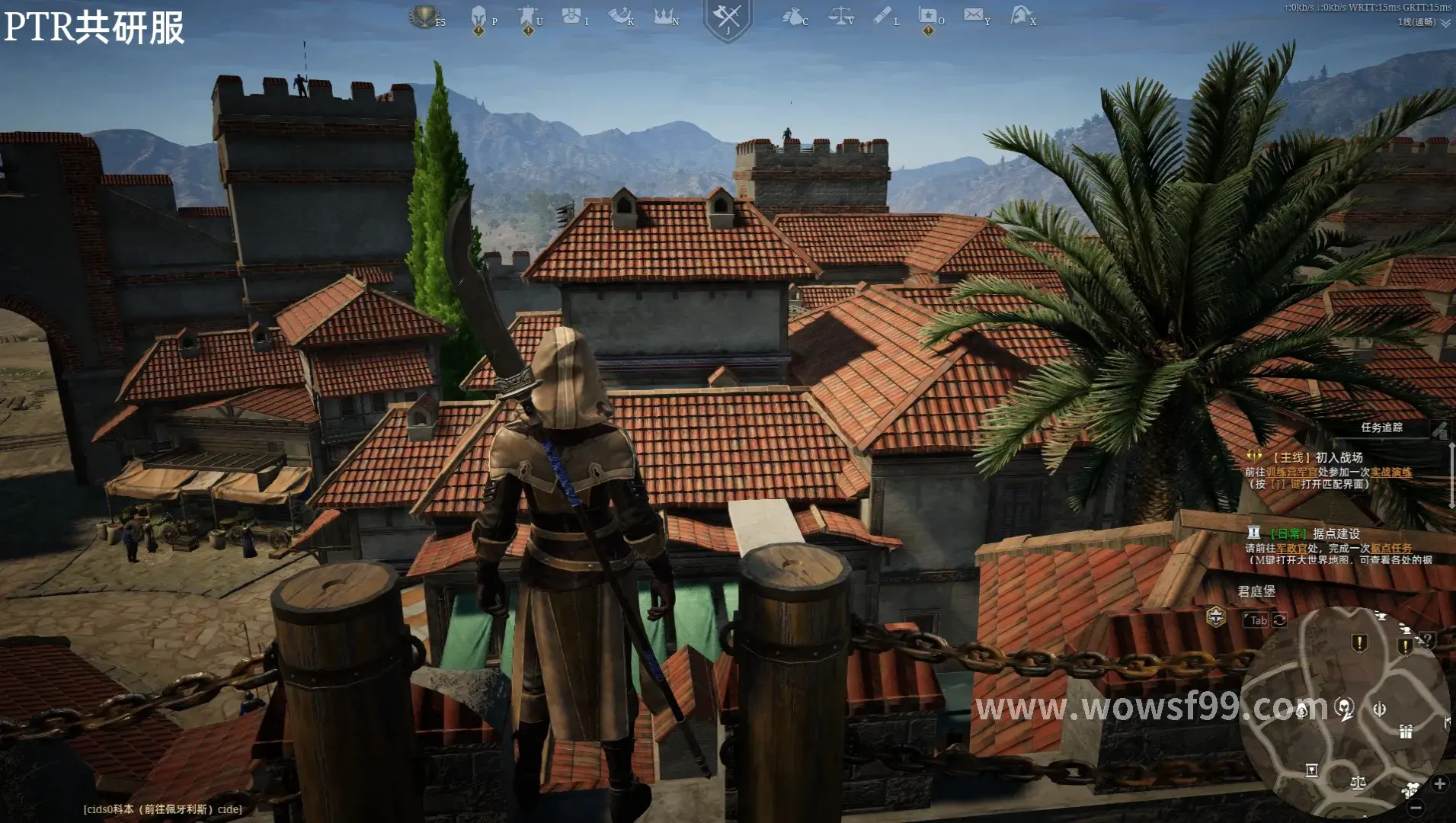Click the gift box marker on minimap
The image size is (1456, 823).
coord(1406,732)
